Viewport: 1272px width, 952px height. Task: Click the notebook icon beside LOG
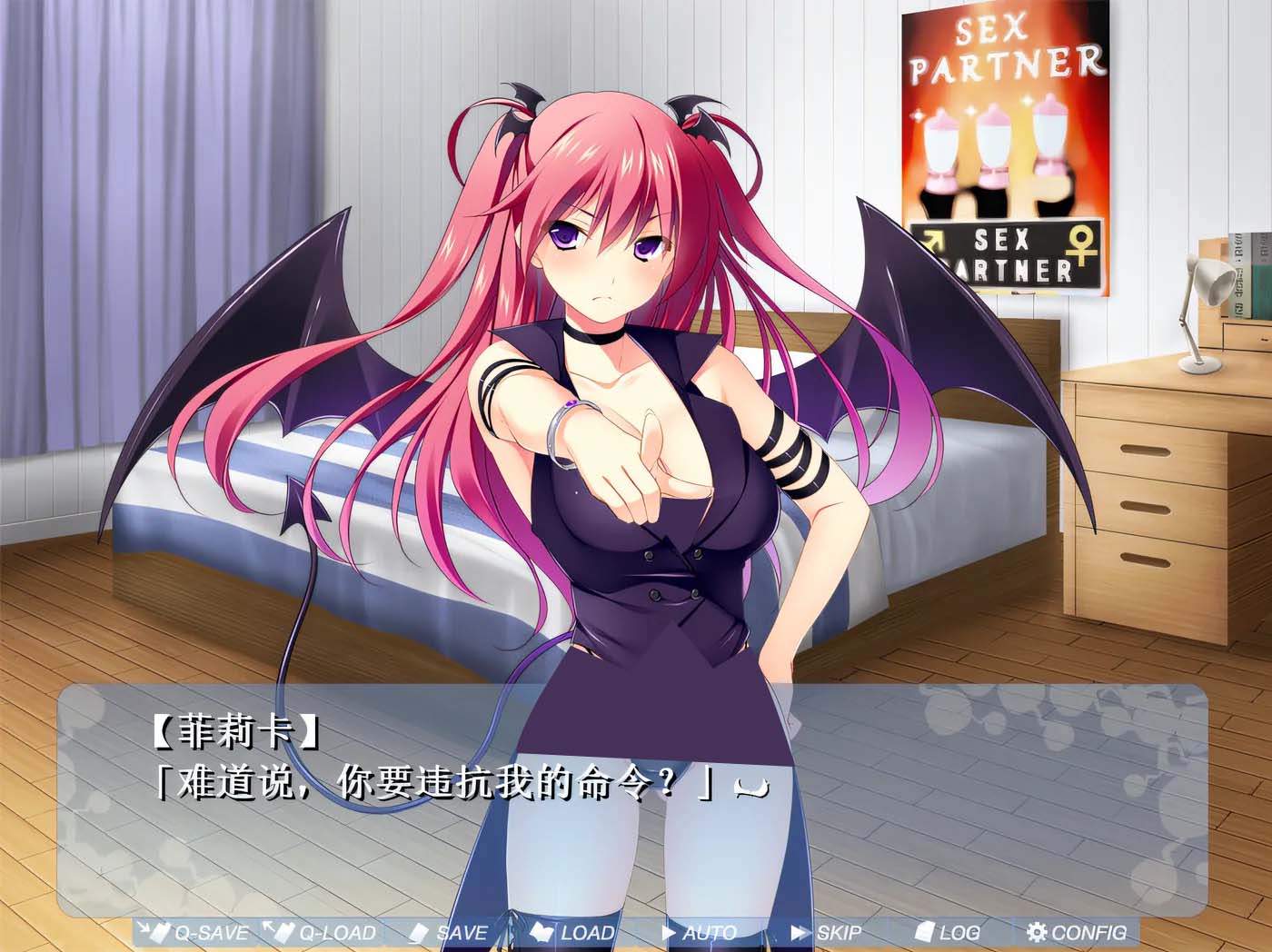coord(926,933)
